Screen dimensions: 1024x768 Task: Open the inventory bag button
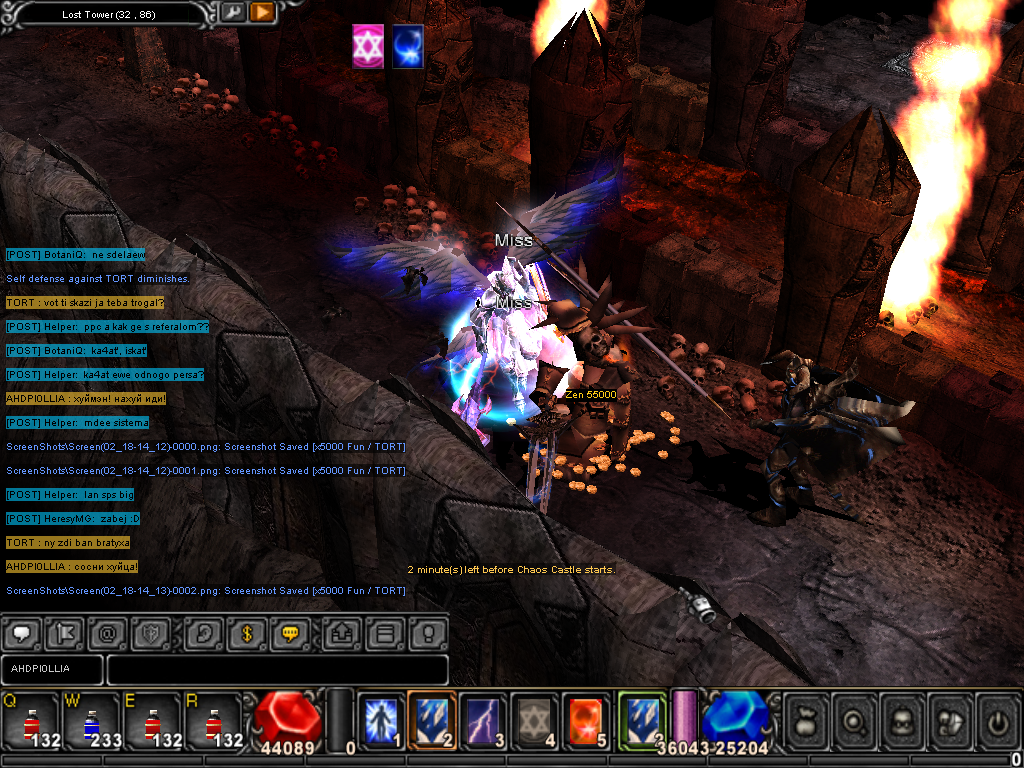click(x=808, y=718)
